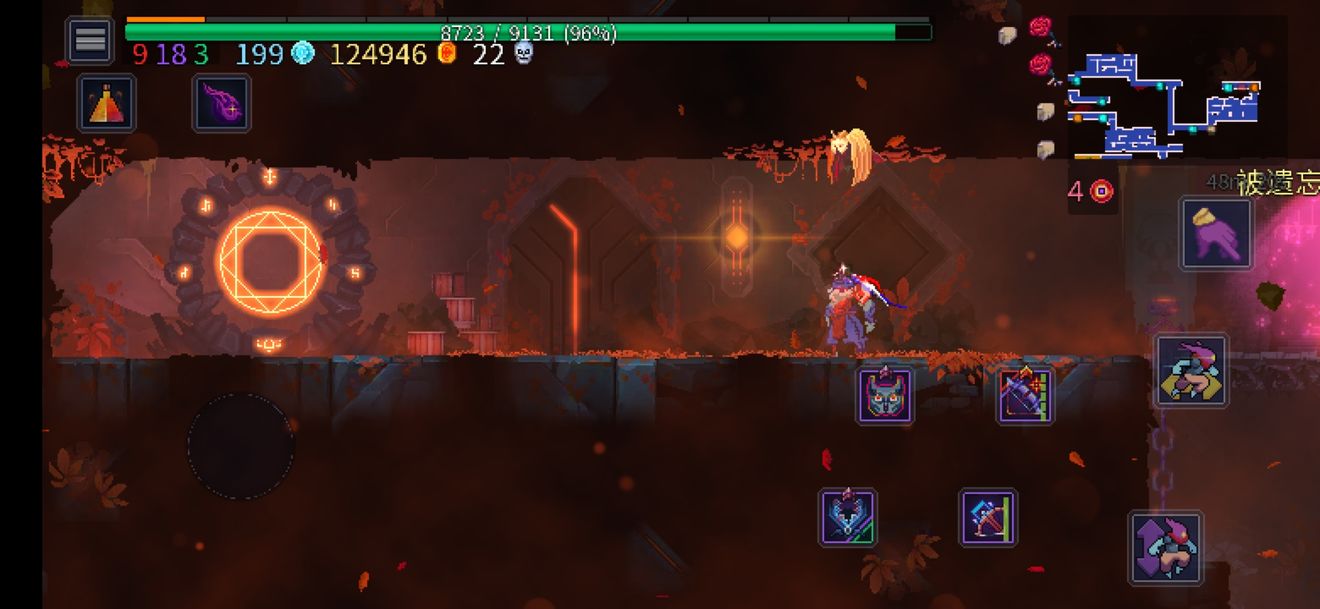Tap the purple hand interact button
Viewport: 1320px width, 609px height.
click(x=1216, y=234)
